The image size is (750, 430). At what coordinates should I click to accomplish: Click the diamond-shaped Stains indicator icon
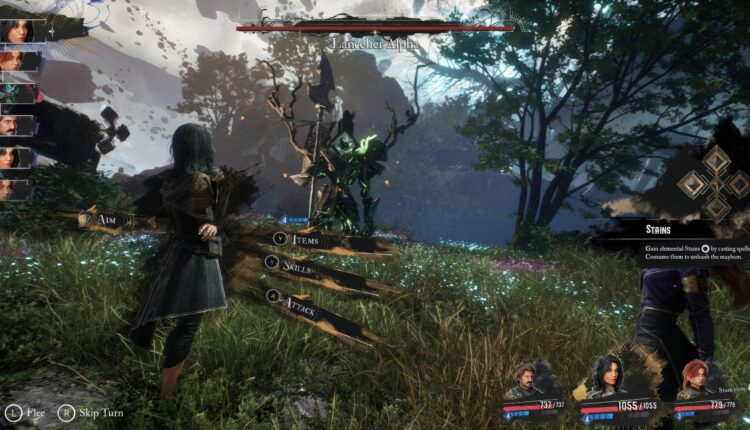click(714, 182)
